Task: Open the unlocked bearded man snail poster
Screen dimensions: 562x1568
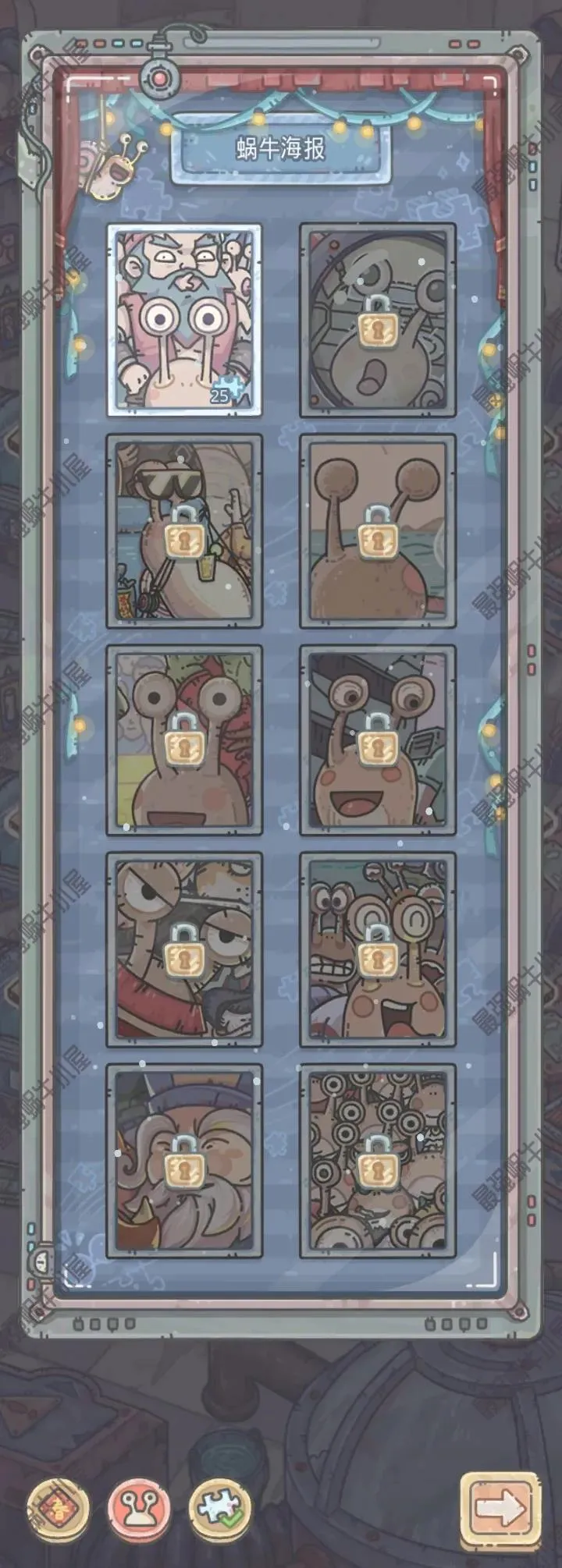Action: pos(184,319)
